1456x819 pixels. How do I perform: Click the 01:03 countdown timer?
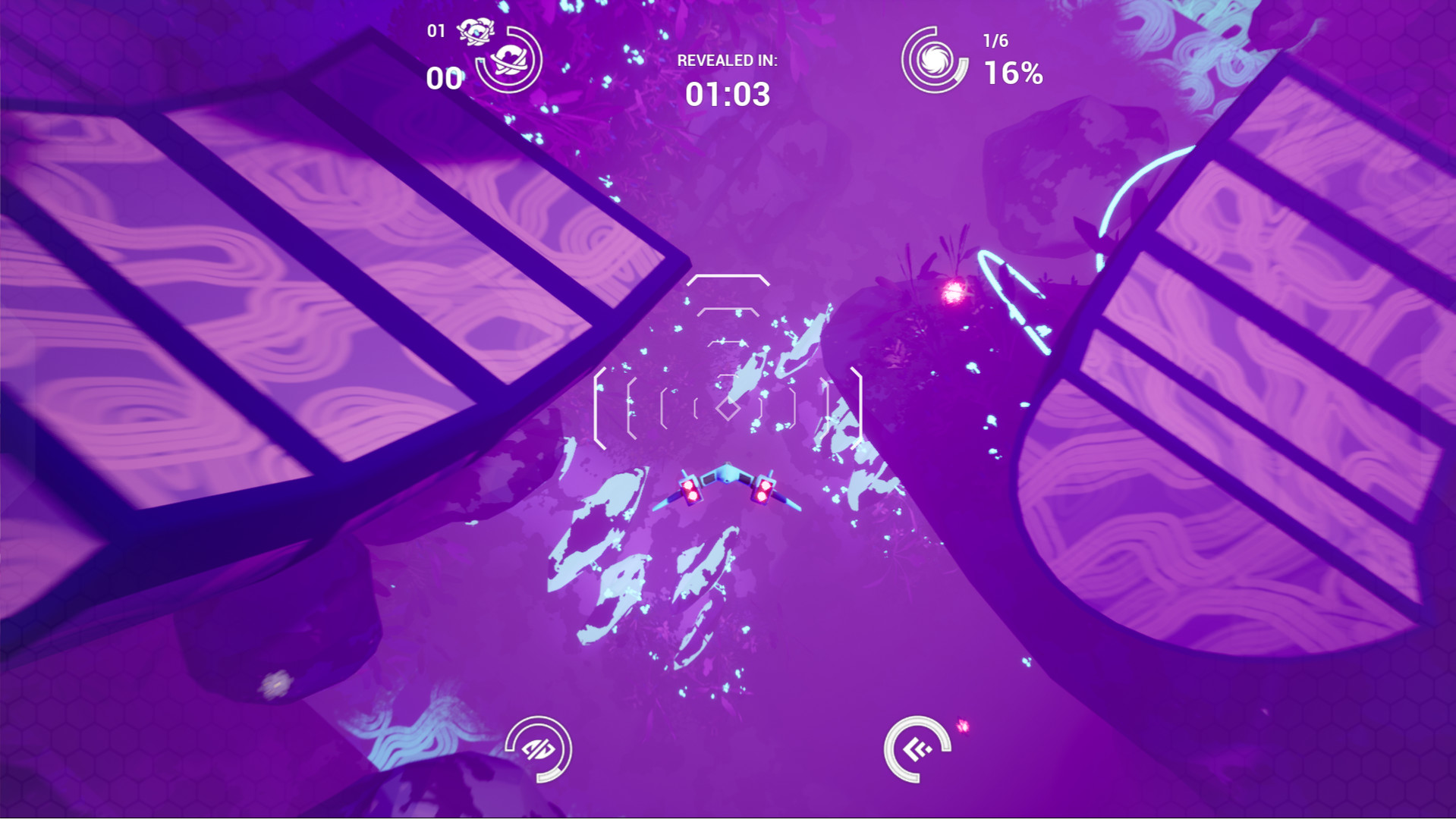coord(726,94)
